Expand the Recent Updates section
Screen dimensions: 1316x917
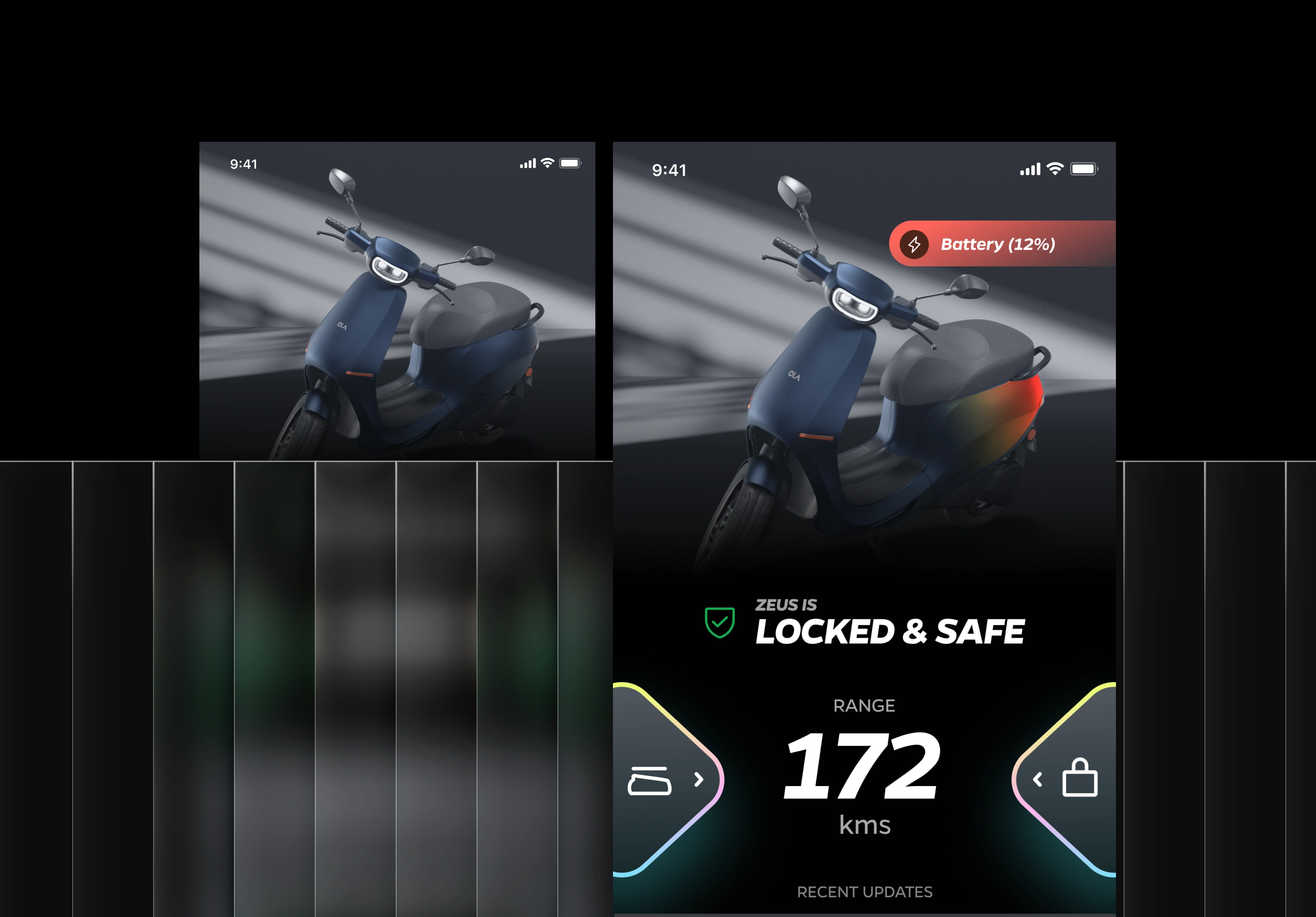(864, 892)
